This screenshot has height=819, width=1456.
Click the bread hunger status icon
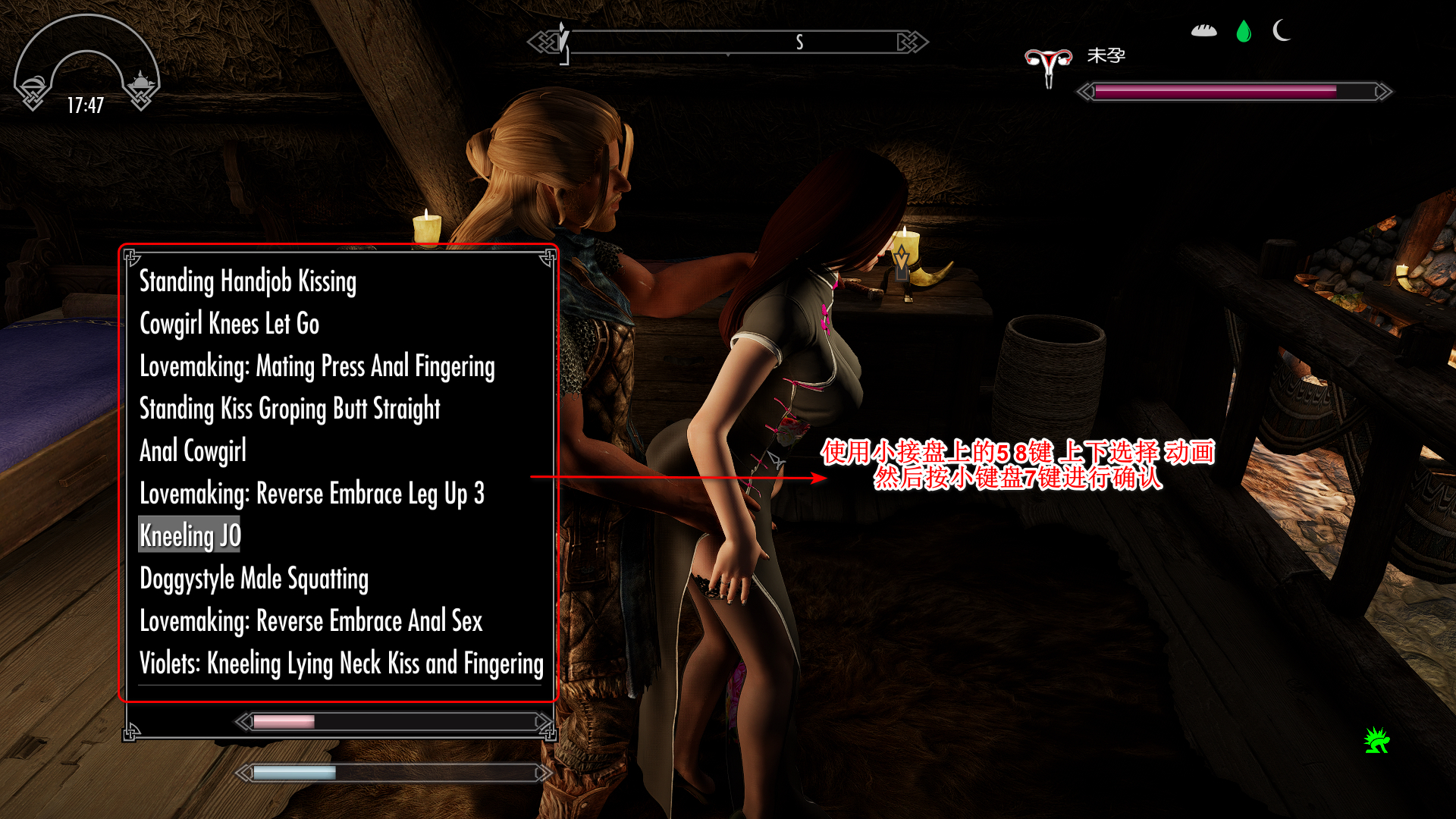(1203, 31)
